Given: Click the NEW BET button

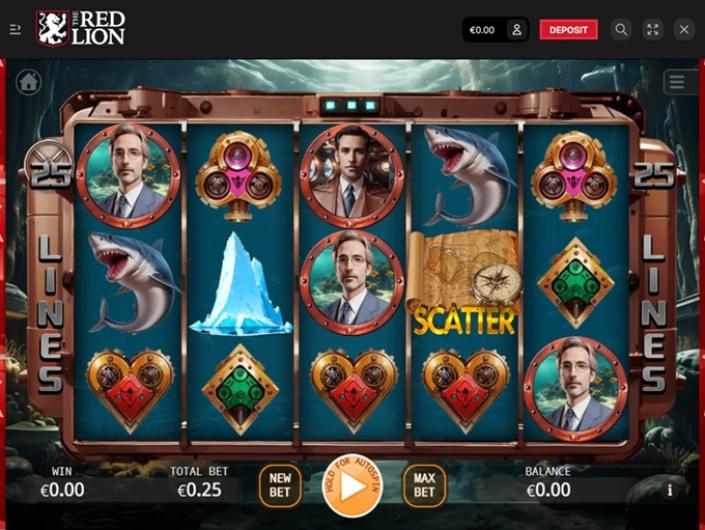Looking at the screenshot, I should (x=280, y=486).
